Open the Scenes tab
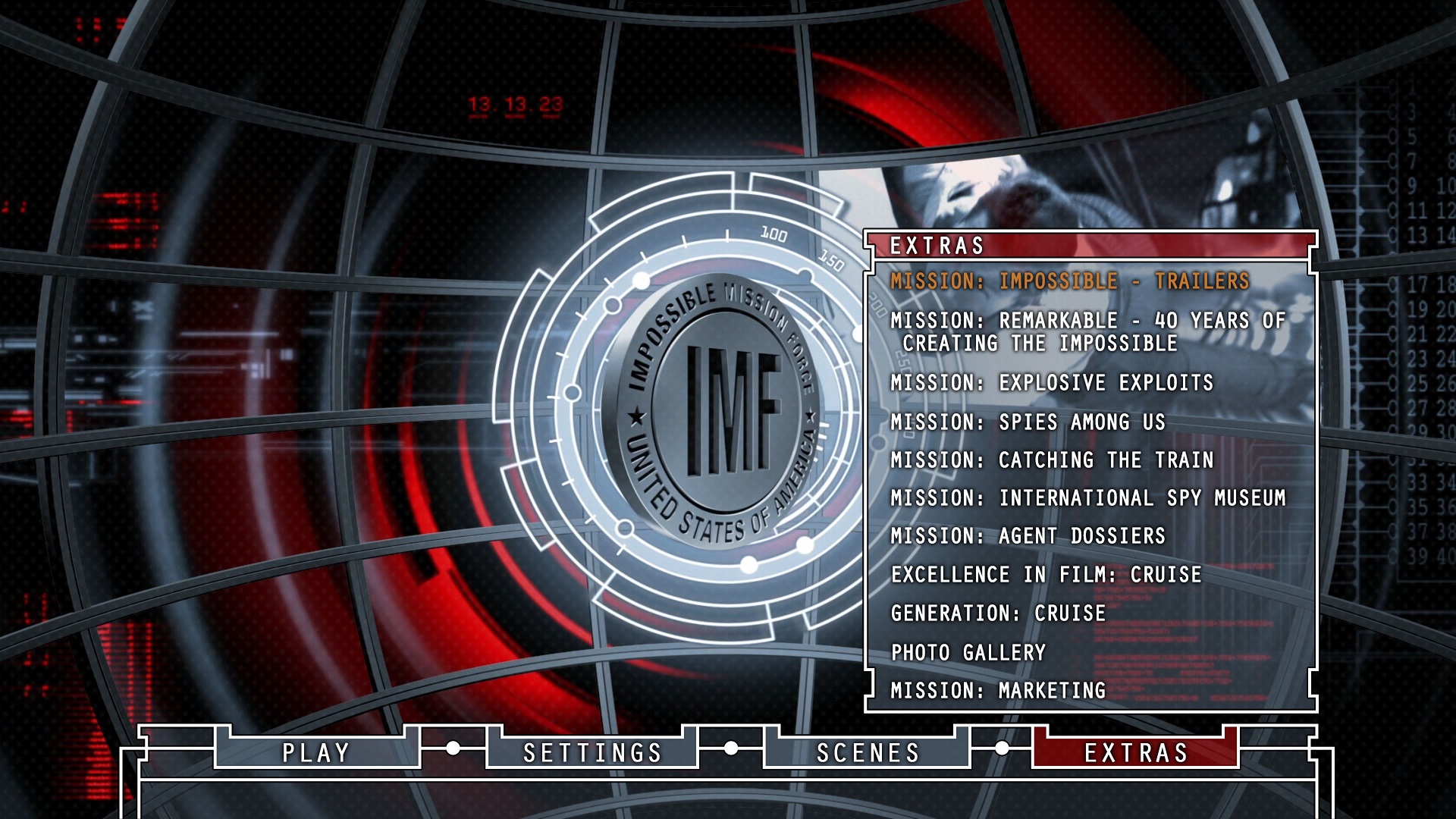Viewport: 1456px width, 819px height. 868,752
